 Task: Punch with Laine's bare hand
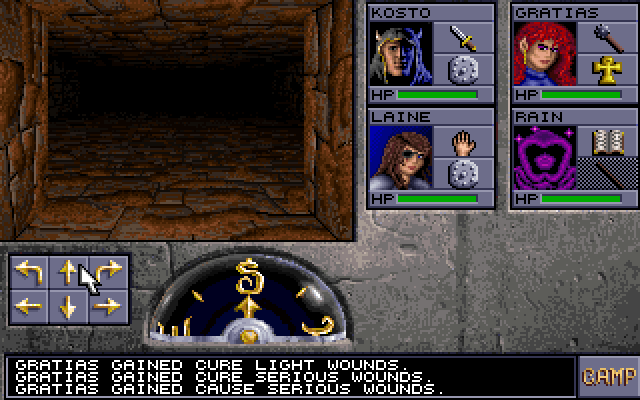click(x=464, y=141)
